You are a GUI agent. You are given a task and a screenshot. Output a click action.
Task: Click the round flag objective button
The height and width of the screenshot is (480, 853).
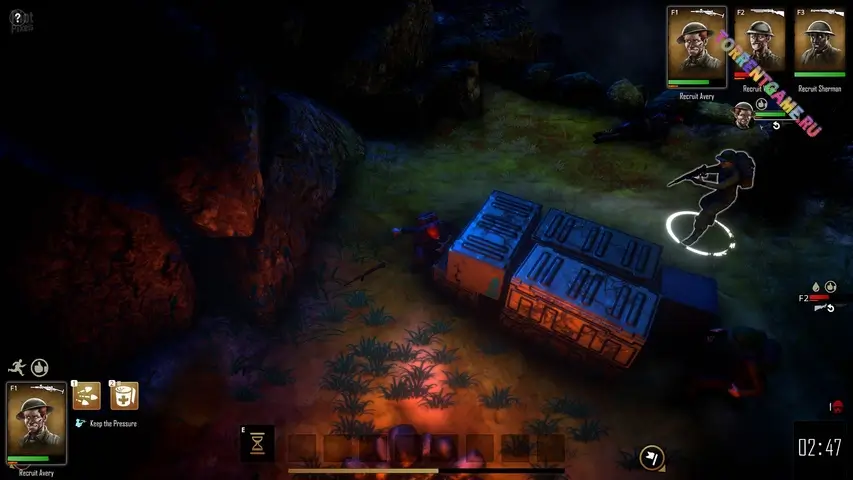[x=652, y=457]
